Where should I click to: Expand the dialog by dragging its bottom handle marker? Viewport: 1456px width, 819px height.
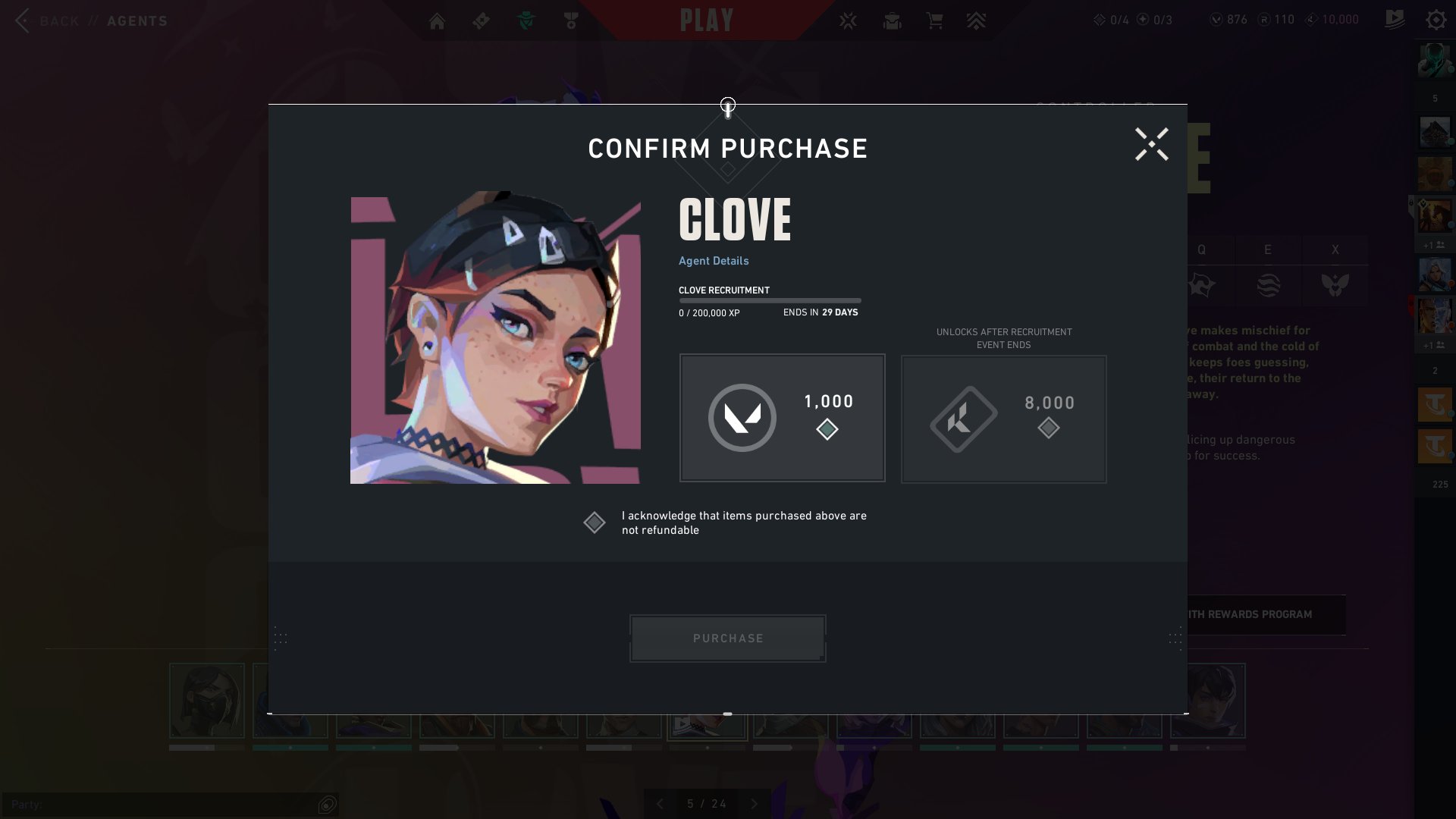pos(727,714)
